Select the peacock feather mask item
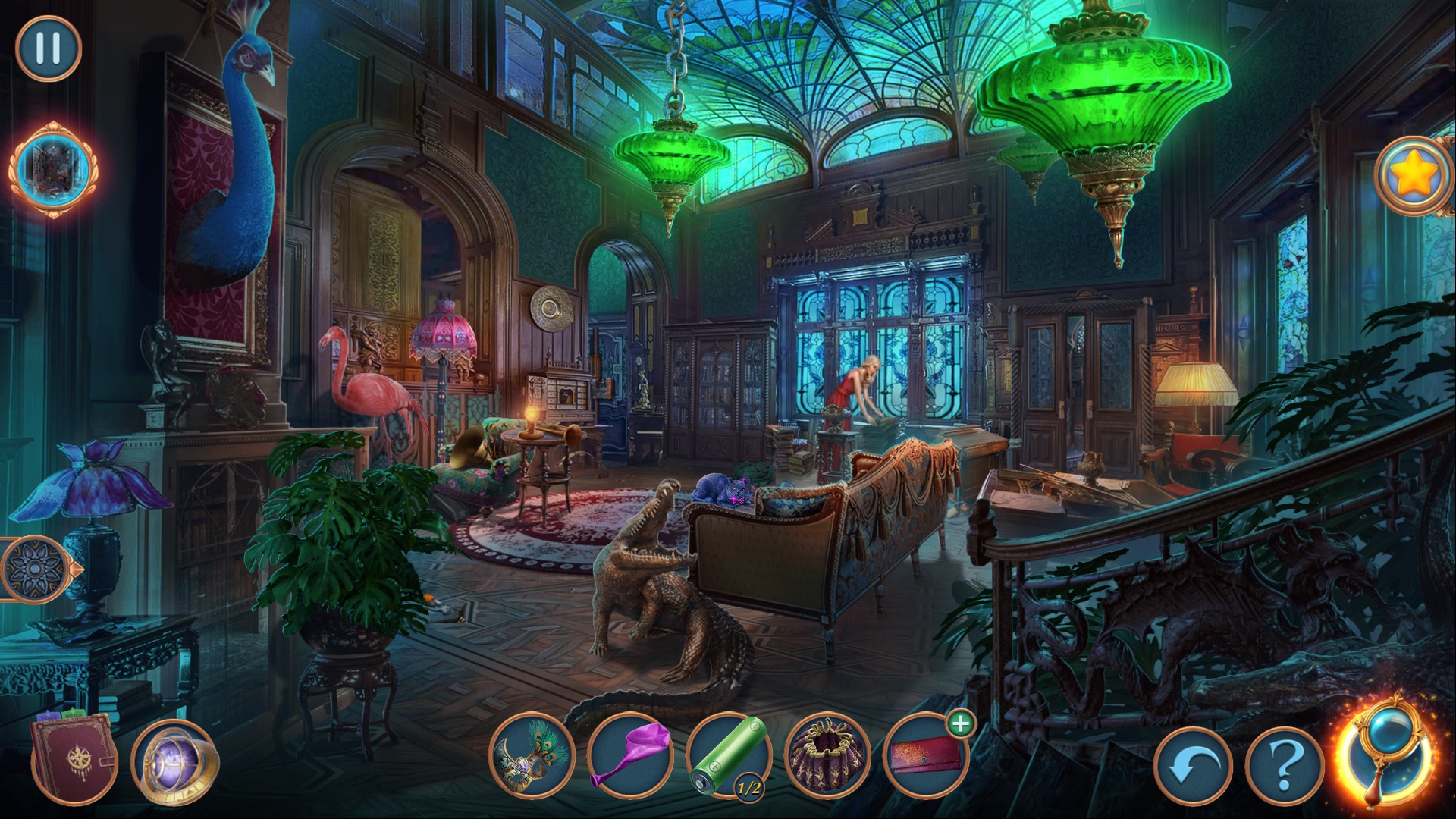1456x819 pixels. pyautogui.click(x=532, y=755)
